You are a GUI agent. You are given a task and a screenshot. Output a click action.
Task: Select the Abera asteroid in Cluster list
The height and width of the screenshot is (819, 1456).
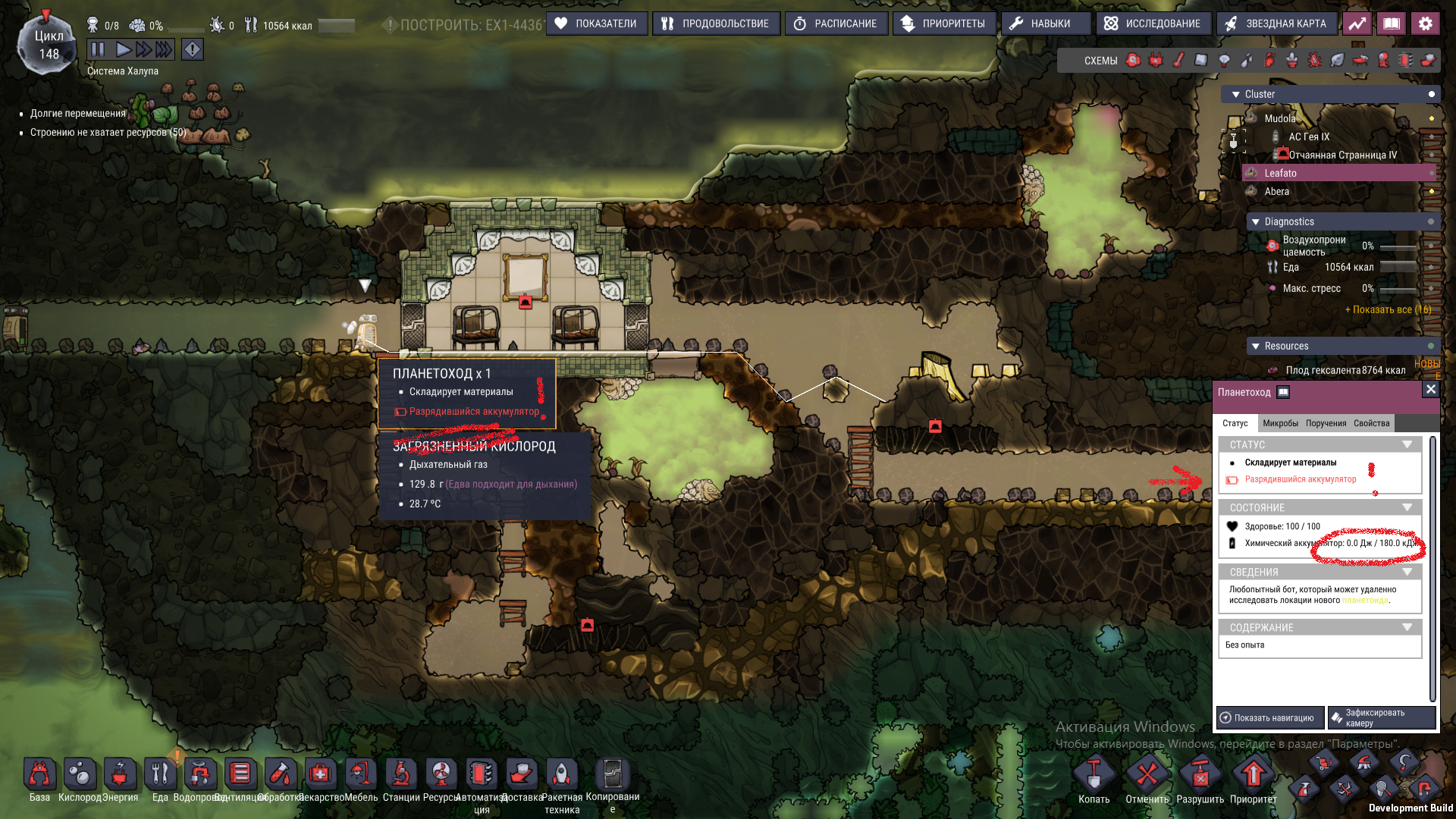[1277, 191]
